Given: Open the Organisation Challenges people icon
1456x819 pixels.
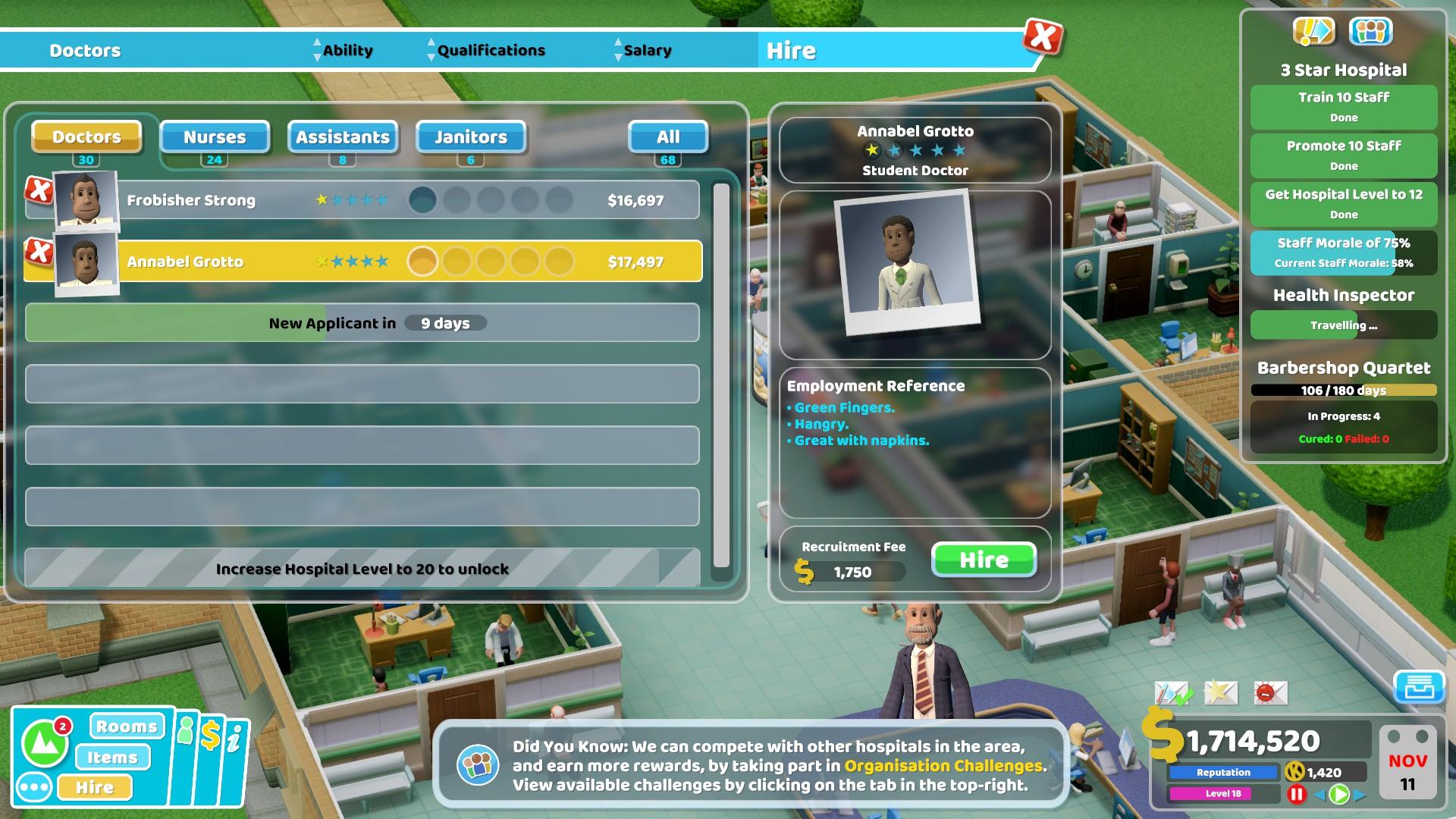Looking at the screenshot, I should [x=1371, y=32].
